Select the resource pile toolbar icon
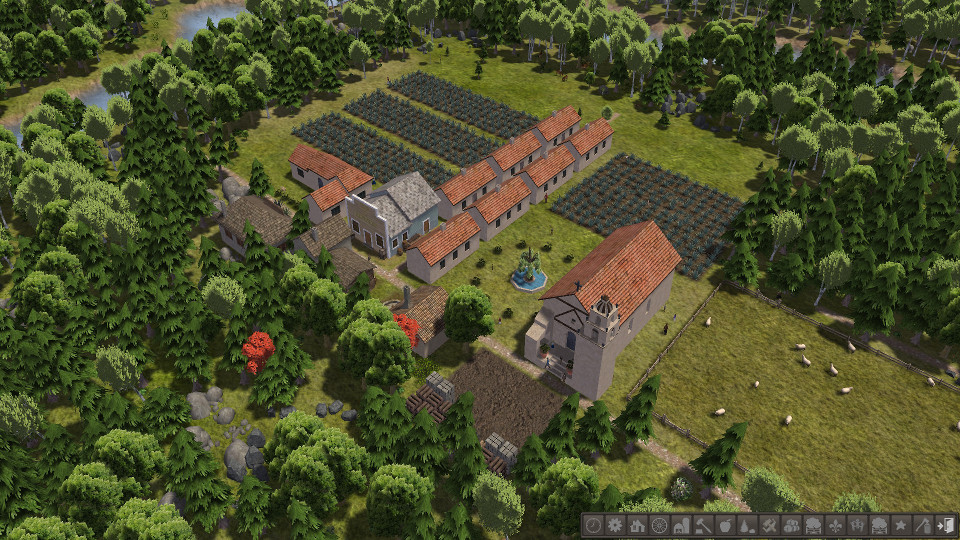This screenshot has width=960, height=540. tap(748, 525)
